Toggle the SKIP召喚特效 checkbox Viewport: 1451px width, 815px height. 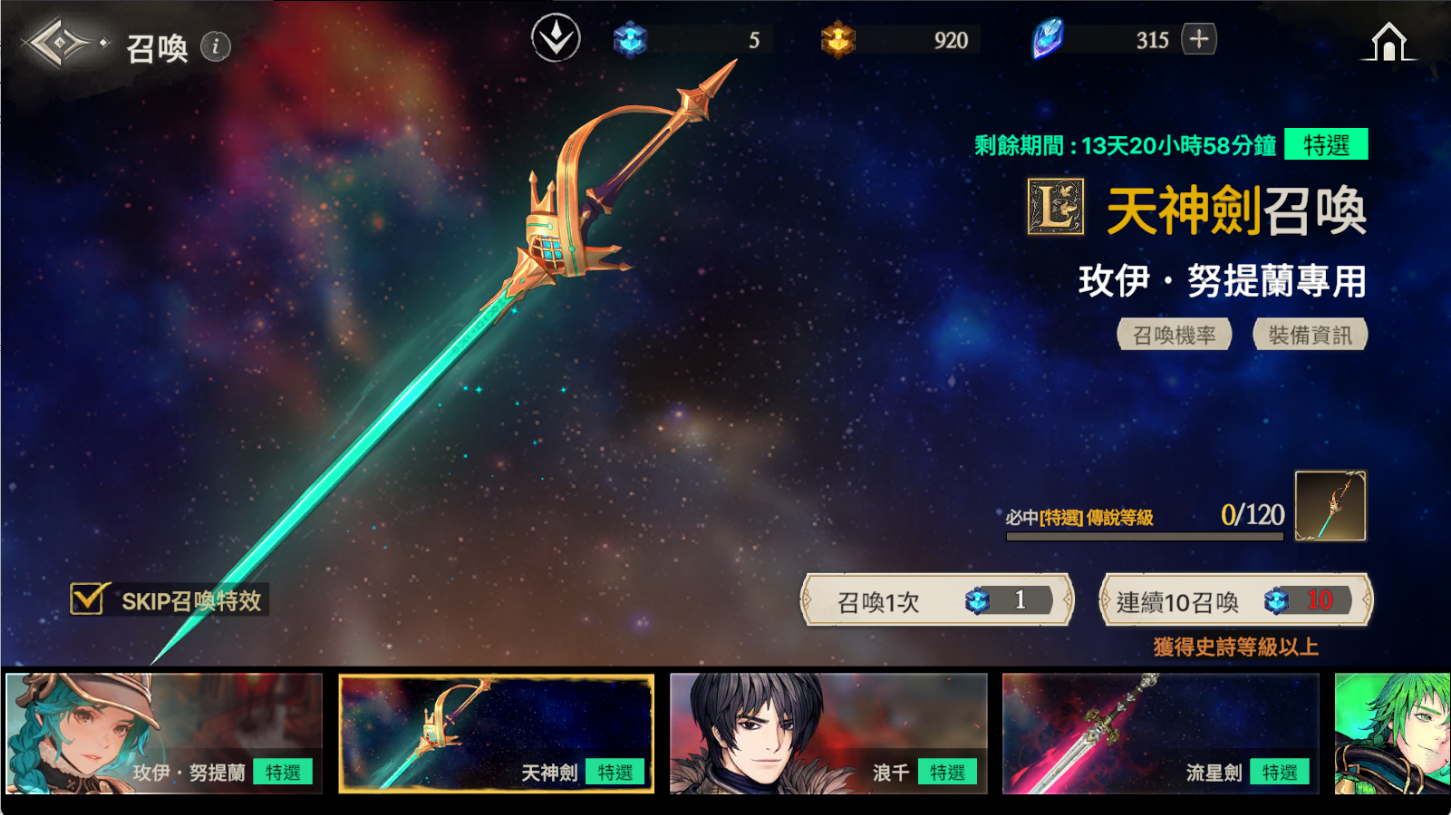89,599
